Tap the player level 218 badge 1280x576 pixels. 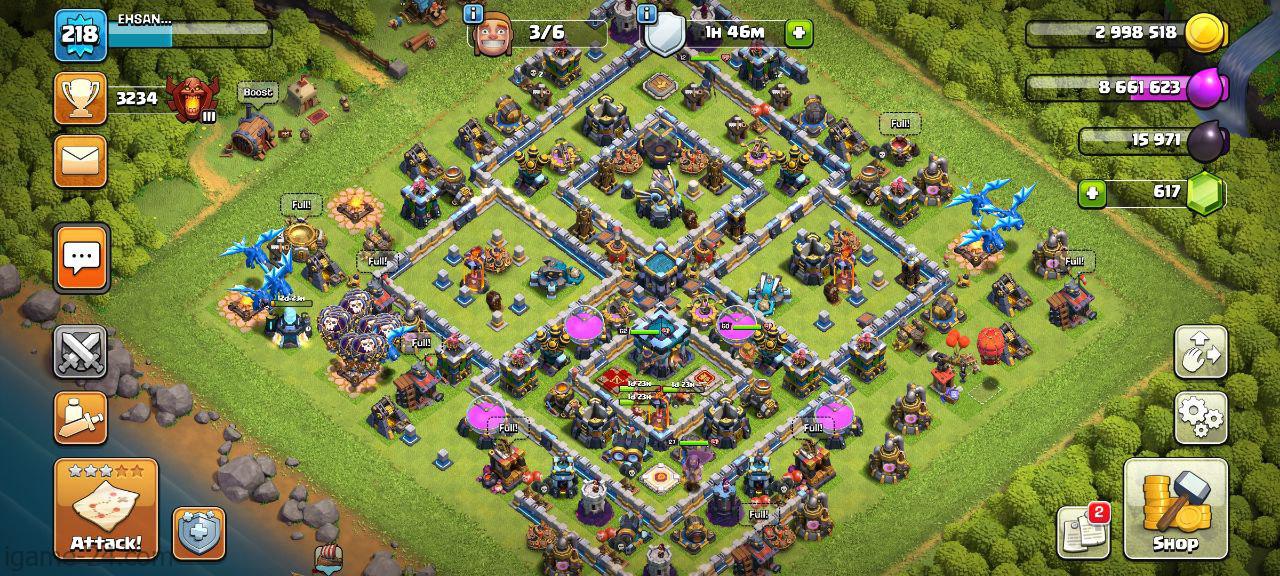[x=80, y=35]
